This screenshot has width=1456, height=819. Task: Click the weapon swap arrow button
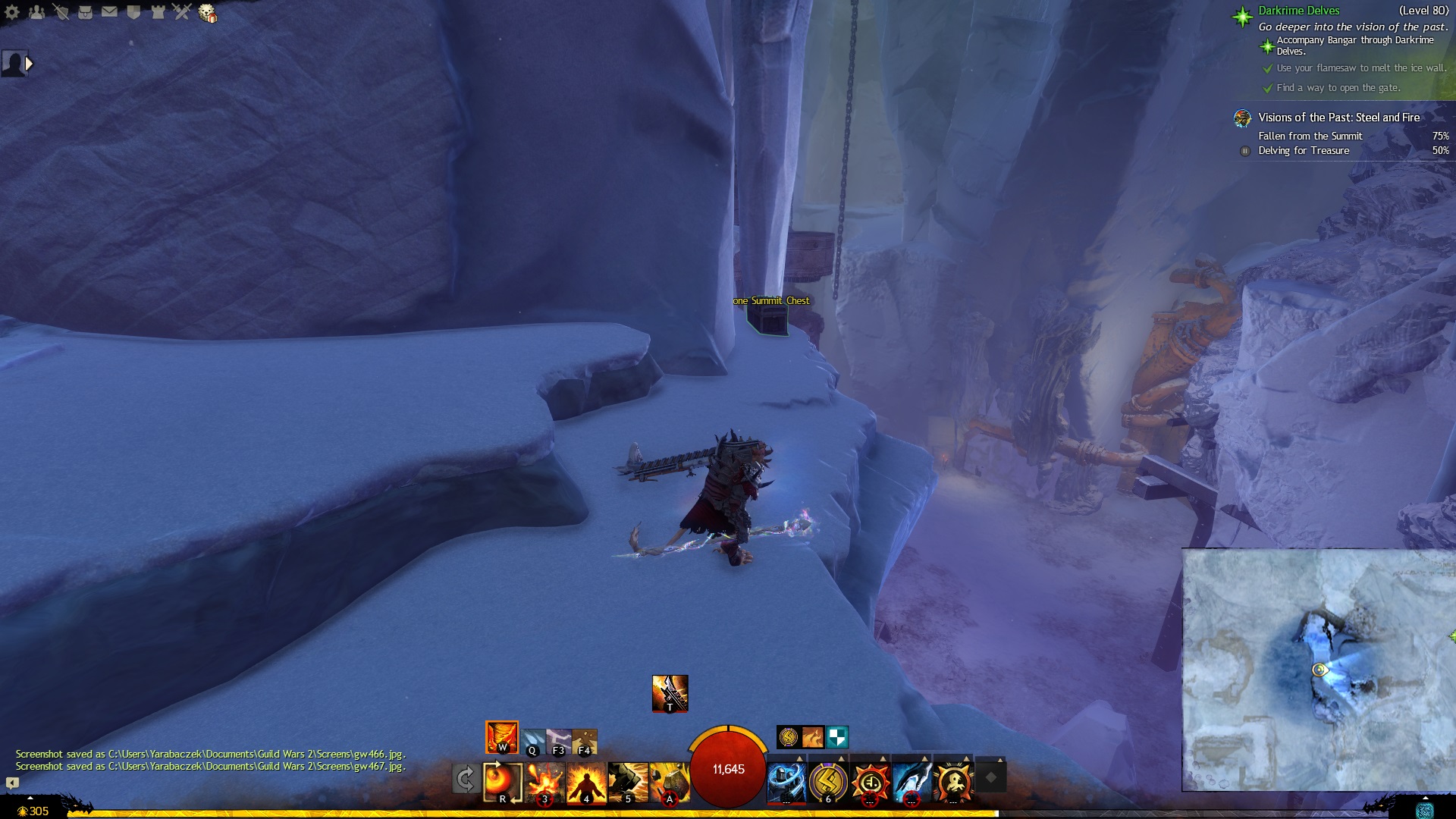point(465,779)
